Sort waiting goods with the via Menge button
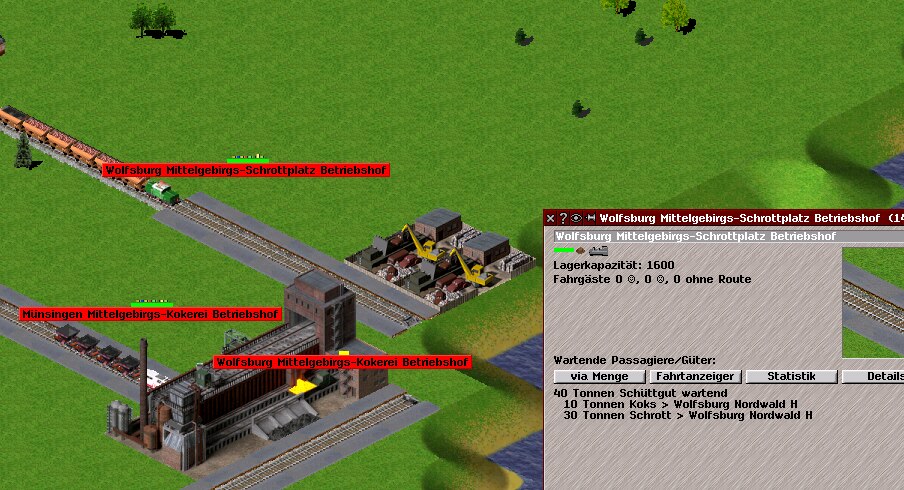Viewport: 904px width, 490px height. tap(599, 376)
